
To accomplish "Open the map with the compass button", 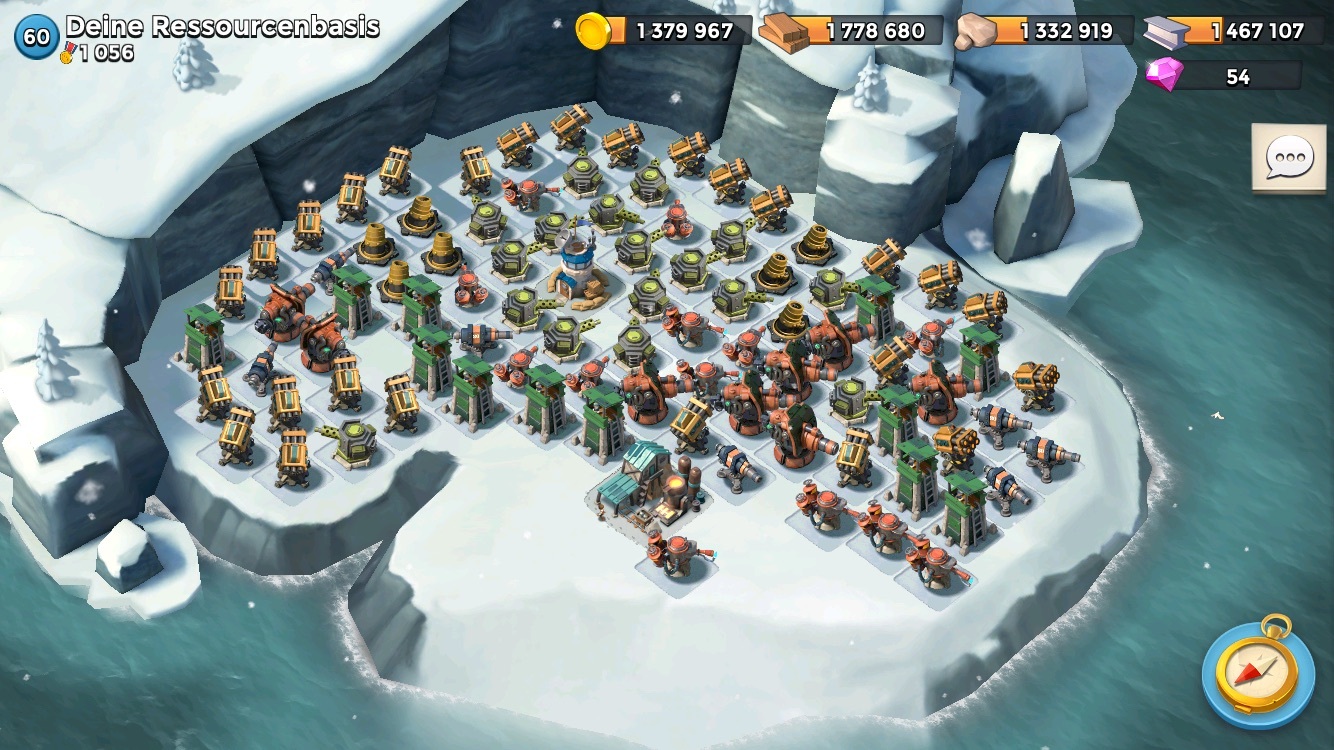I will tap(1257, 671).
